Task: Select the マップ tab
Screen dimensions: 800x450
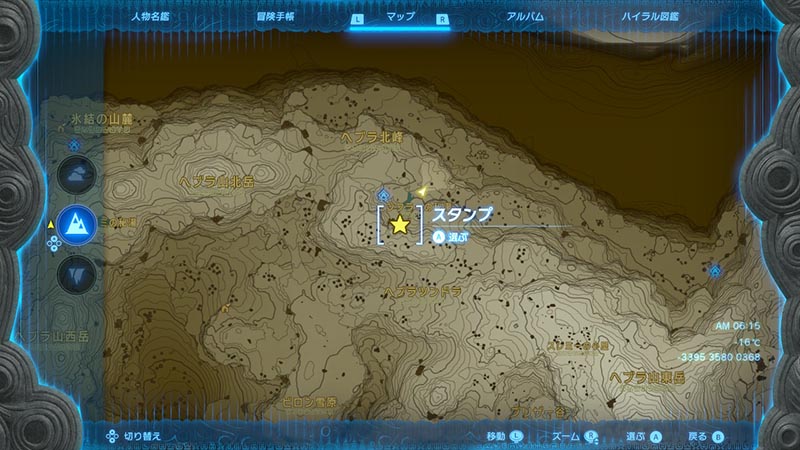Action: click(x=400, y=17)
